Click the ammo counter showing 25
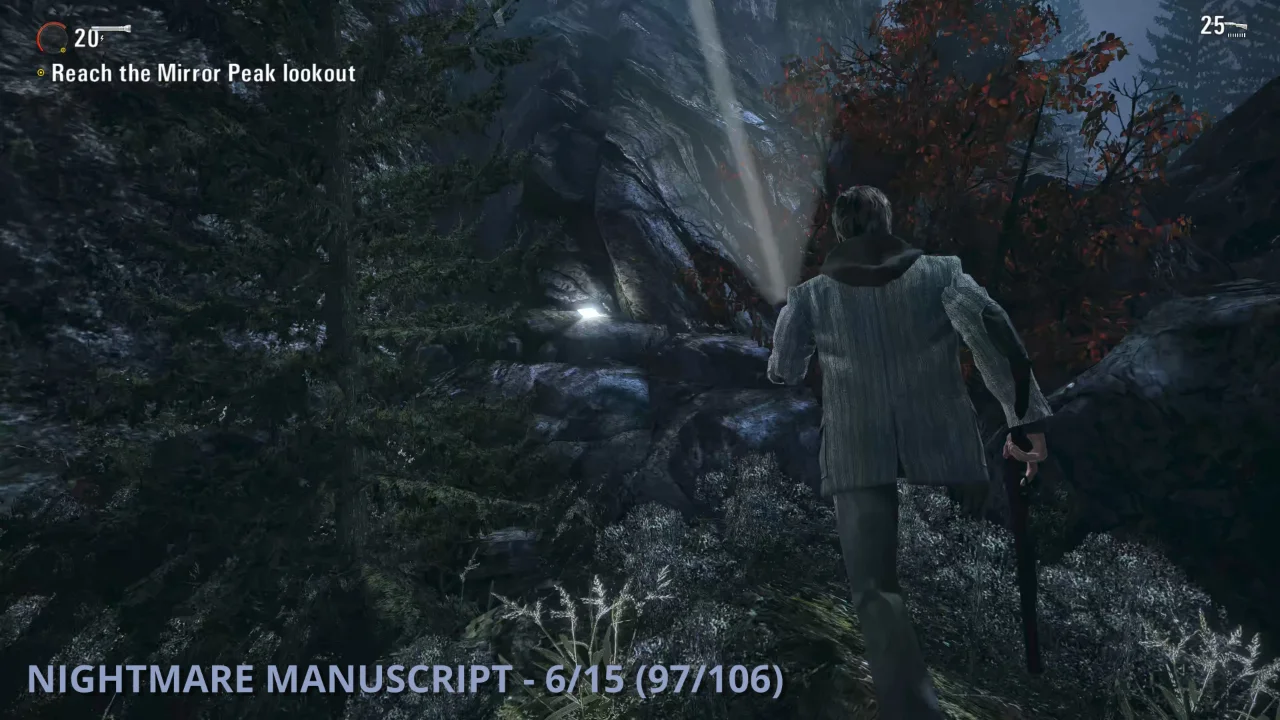 (1211, 24)
